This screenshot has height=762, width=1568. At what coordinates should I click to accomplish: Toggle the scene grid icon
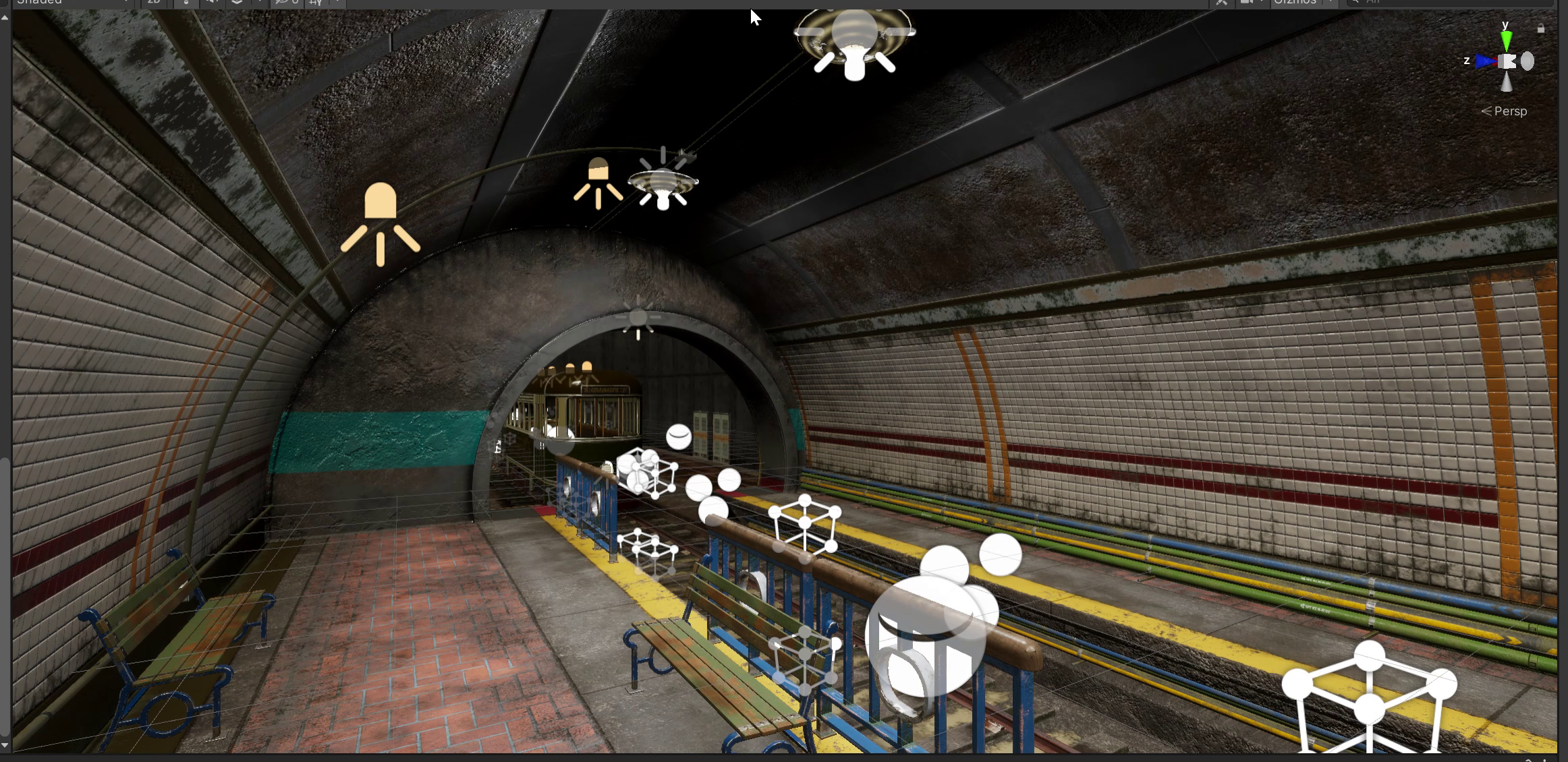316,2
